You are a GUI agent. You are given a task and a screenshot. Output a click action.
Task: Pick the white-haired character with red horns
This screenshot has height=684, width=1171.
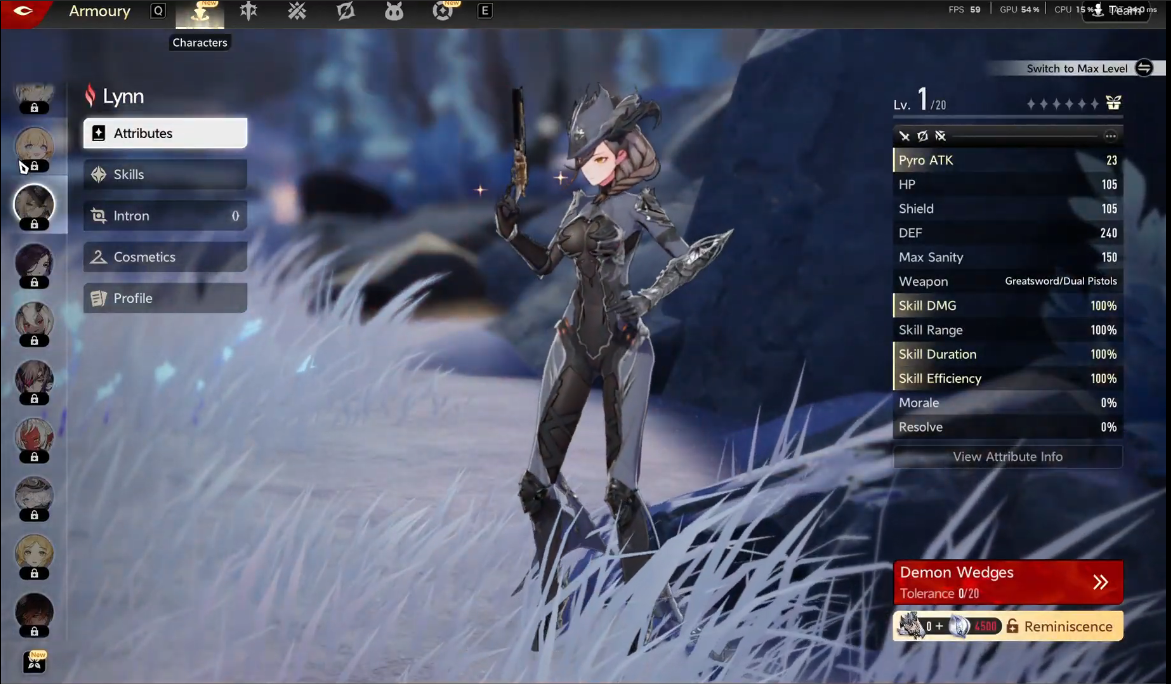34,321
